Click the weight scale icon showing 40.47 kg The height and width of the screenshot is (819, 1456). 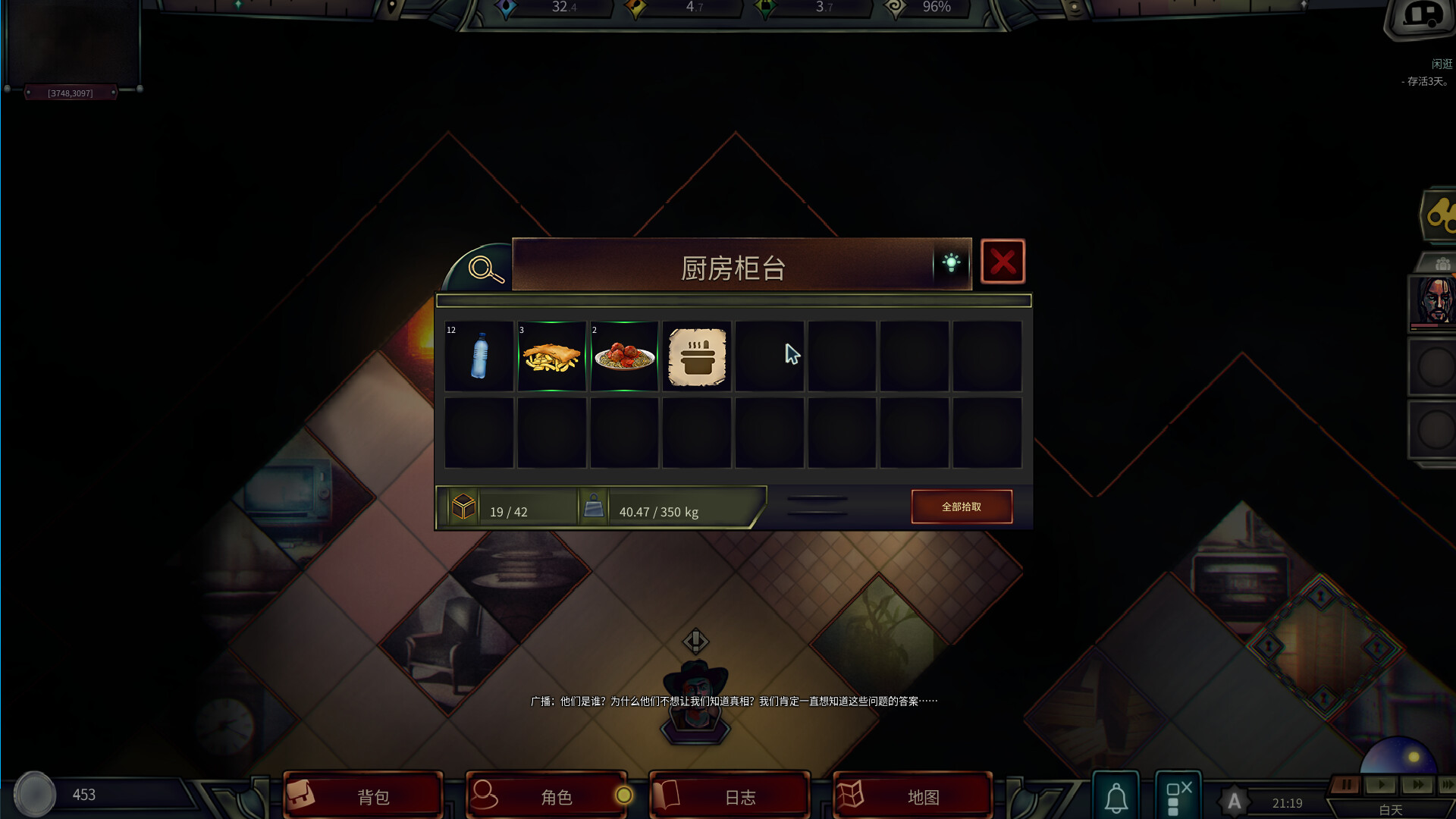point(594,507)
